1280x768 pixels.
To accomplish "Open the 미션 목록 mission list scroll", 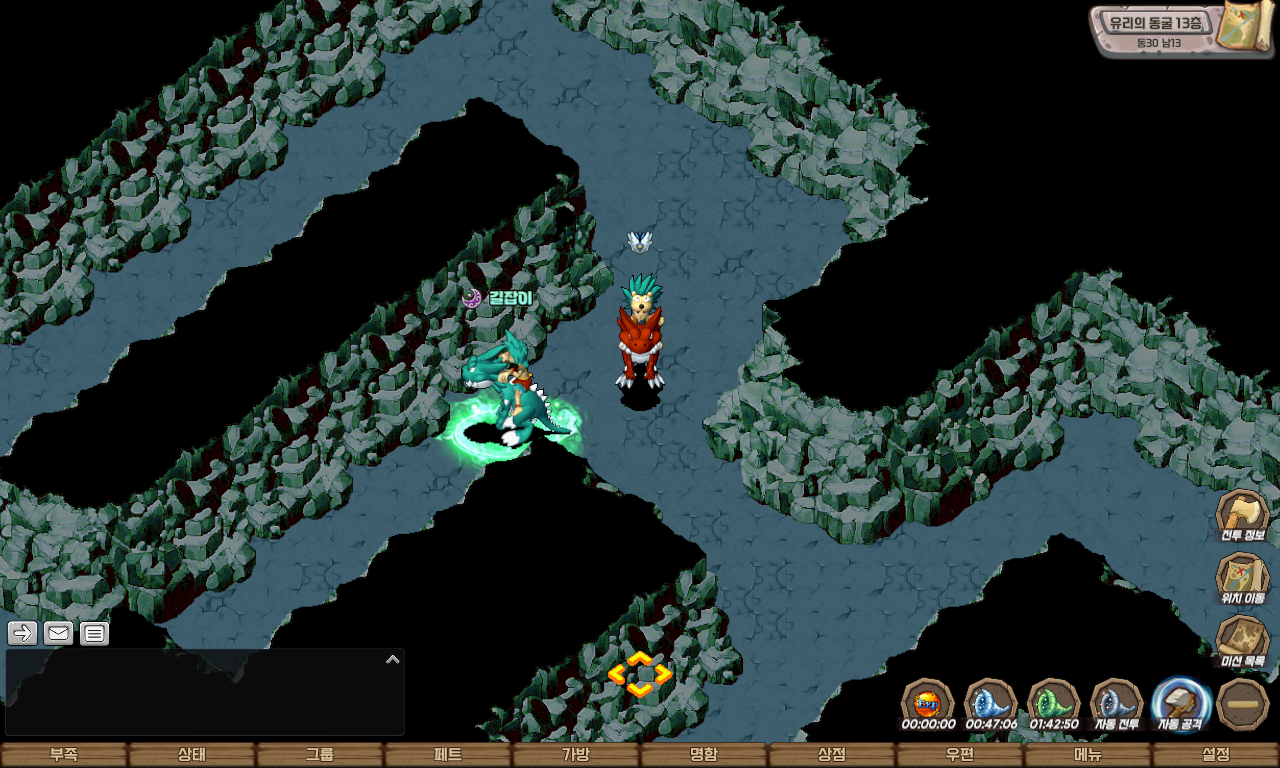I will [x=1242, y=640].
